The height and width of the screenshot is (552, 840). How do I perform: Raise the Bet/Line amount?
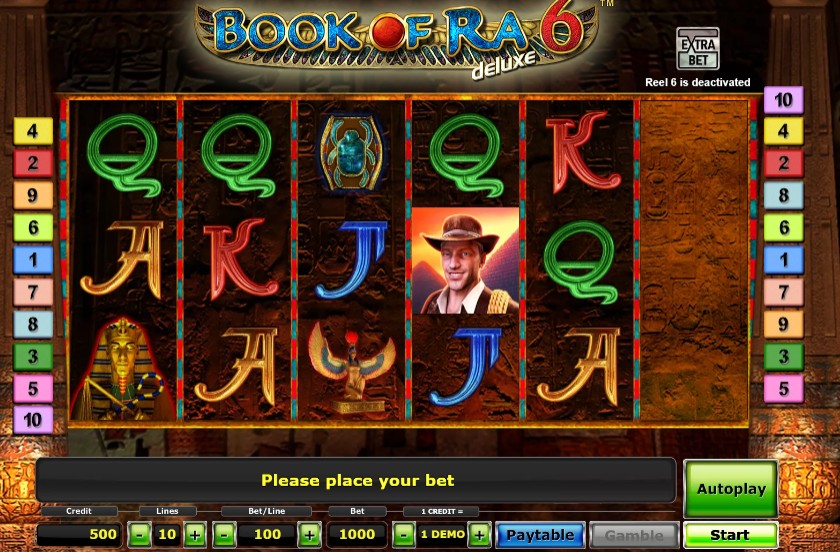click(310, 535)
